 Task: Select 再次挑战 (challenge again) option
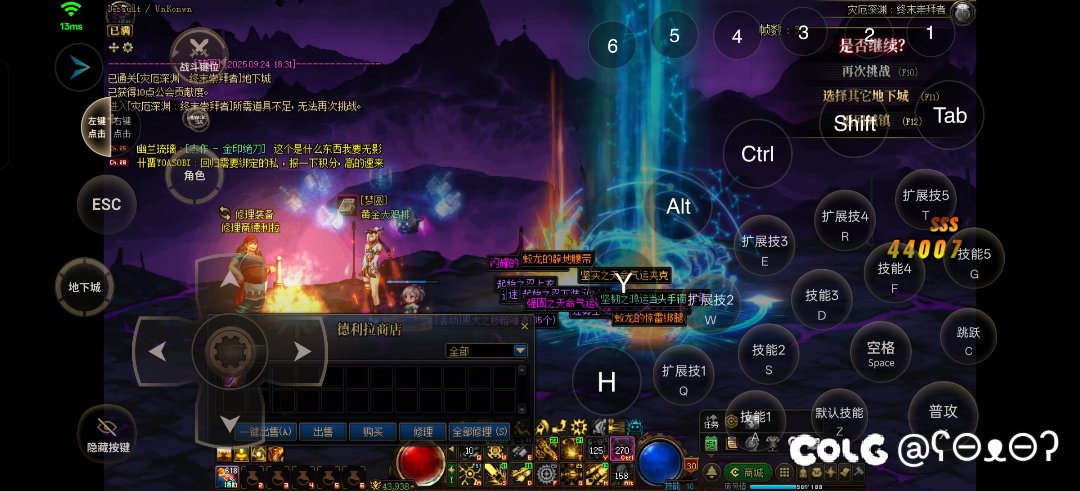pyautogui.click(x=866, y=72)
